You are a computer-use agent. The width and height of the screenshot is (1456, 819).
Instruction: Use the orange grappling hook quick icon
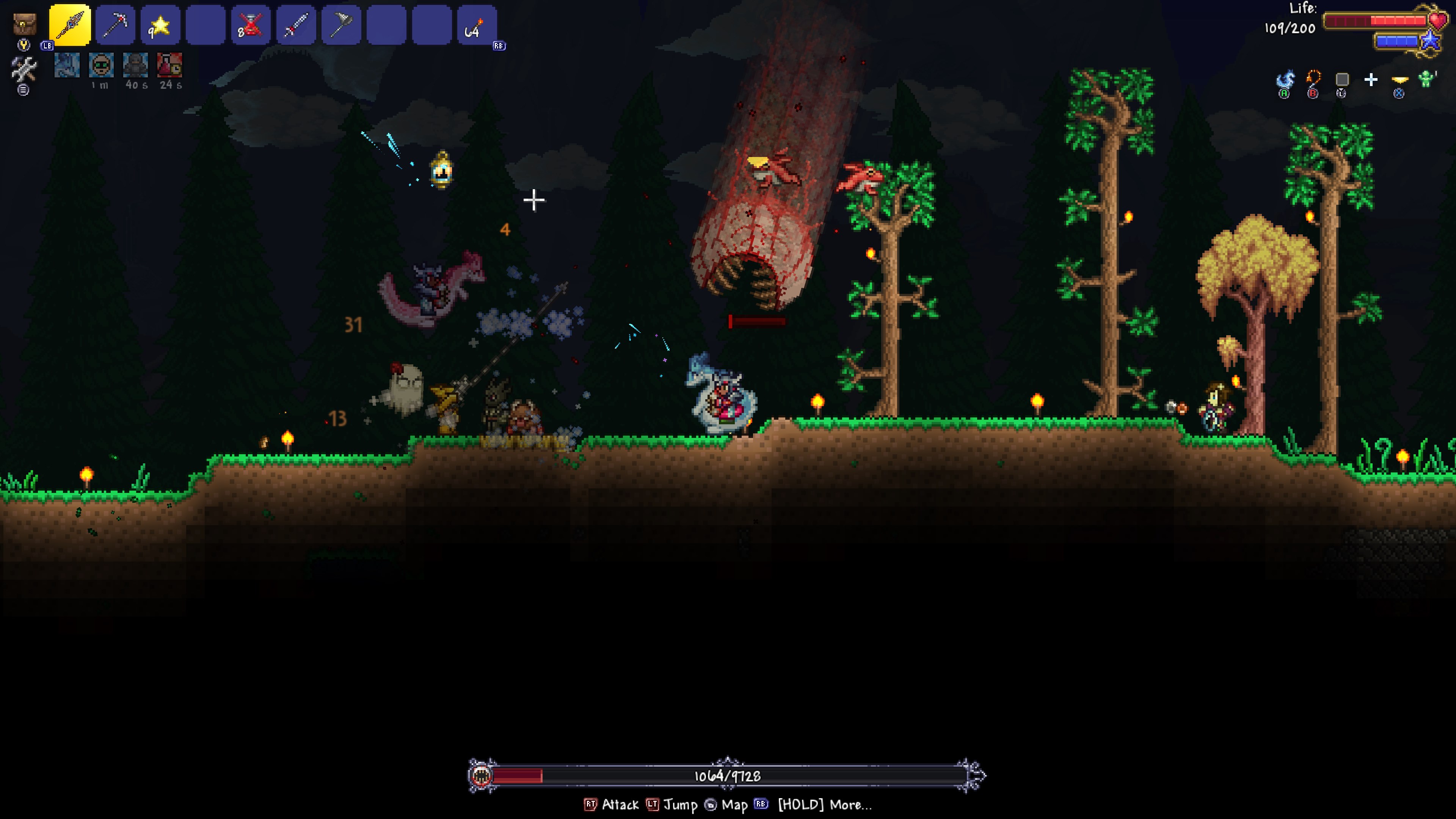[x=1313, y=78]
